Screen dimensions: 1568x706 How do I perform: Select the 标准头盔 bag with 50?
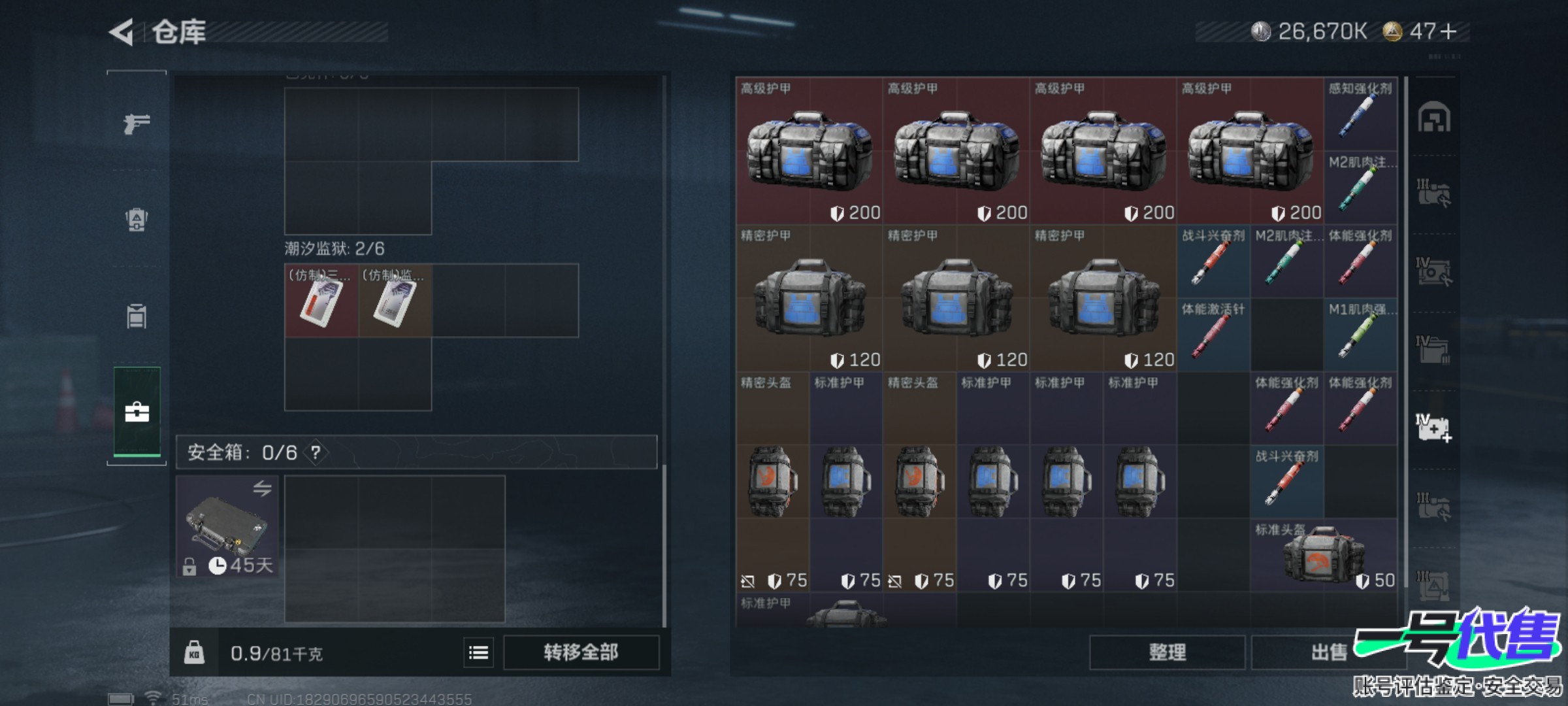[x=1324, y=556]
